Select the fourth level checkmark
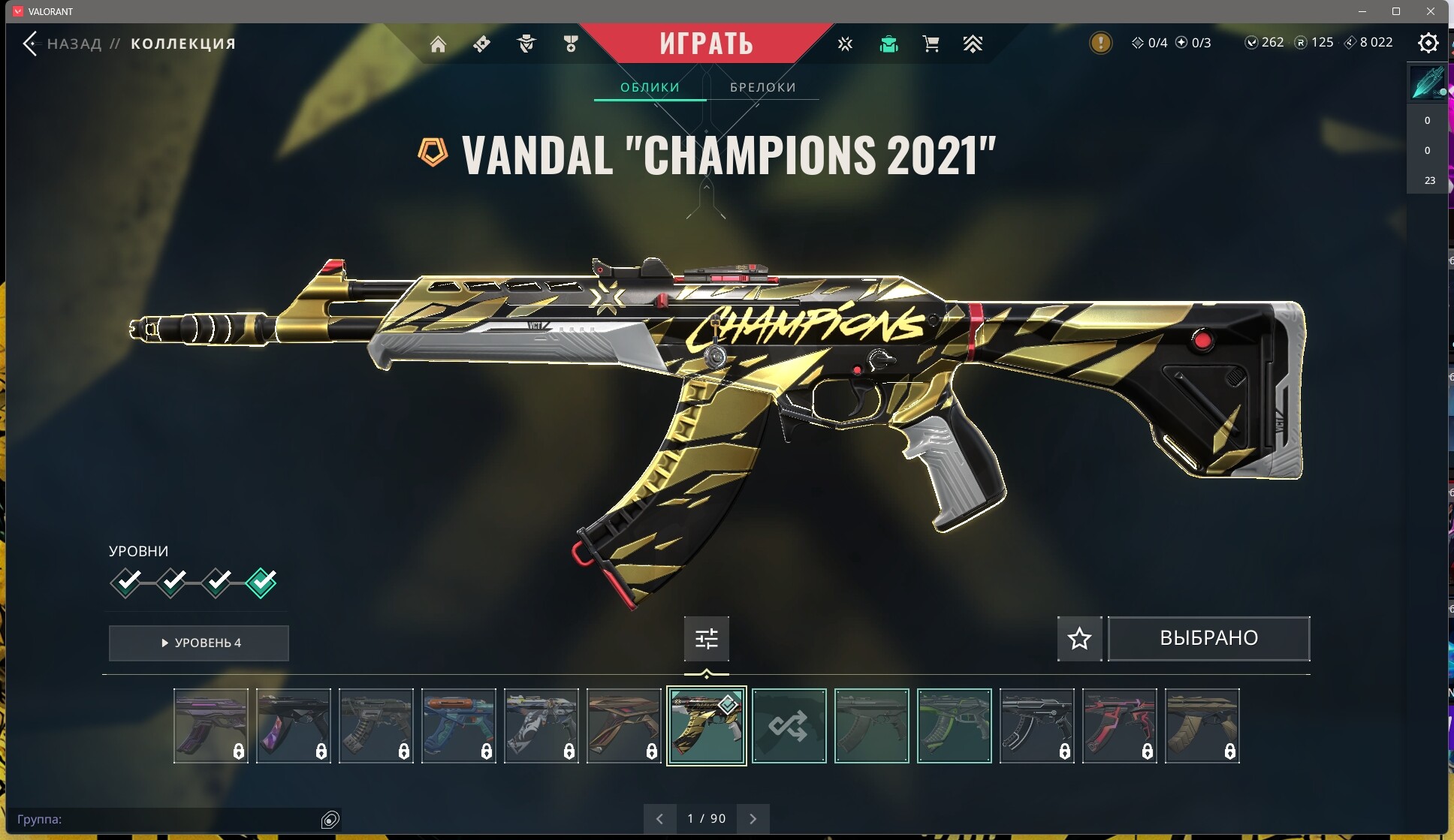The width and height of the screenshot is (1454, 840). [261, 582]
